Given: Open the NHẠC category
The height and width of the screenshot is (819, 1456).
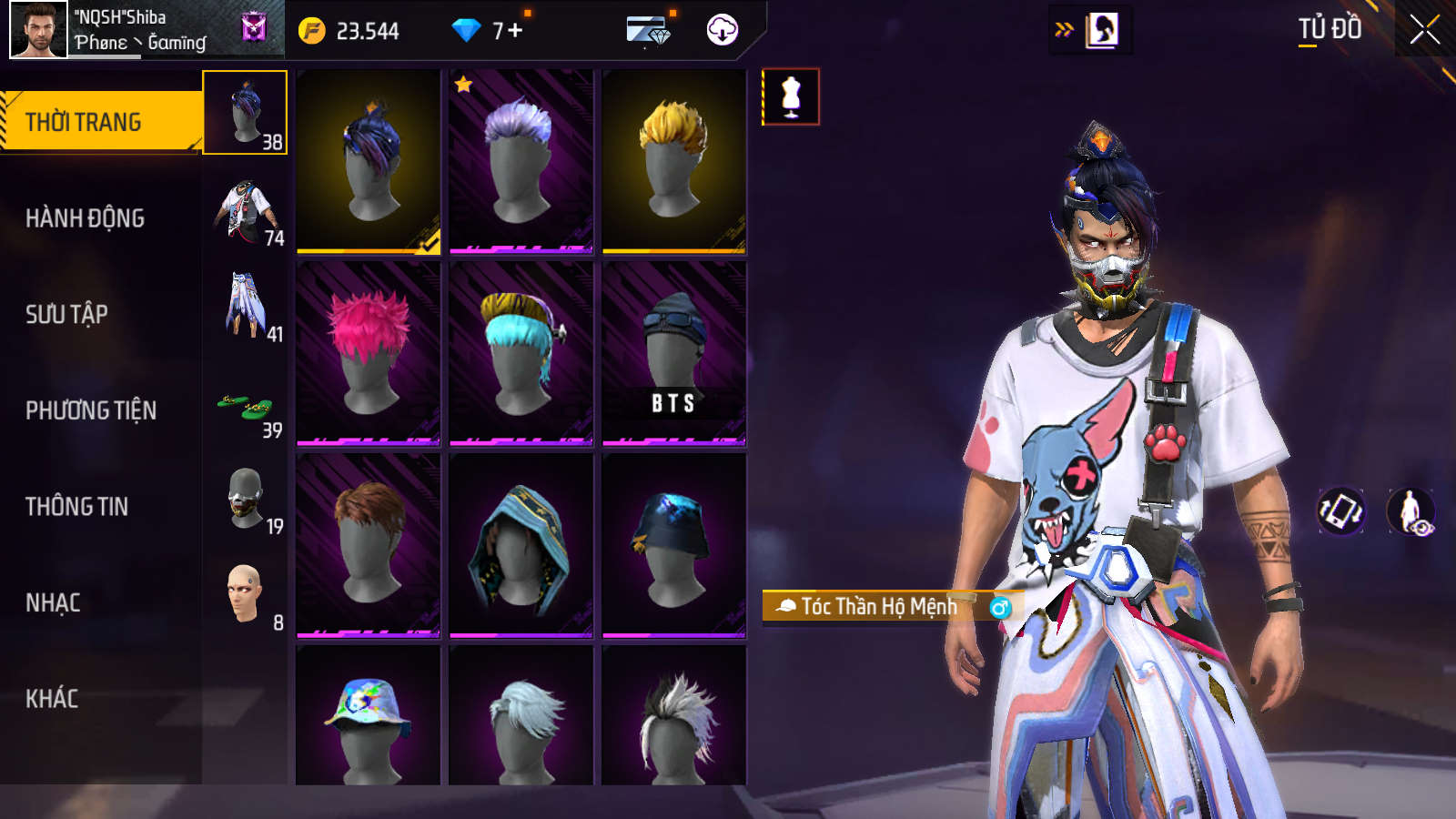Looking at the screenshot, I should 53,603.
